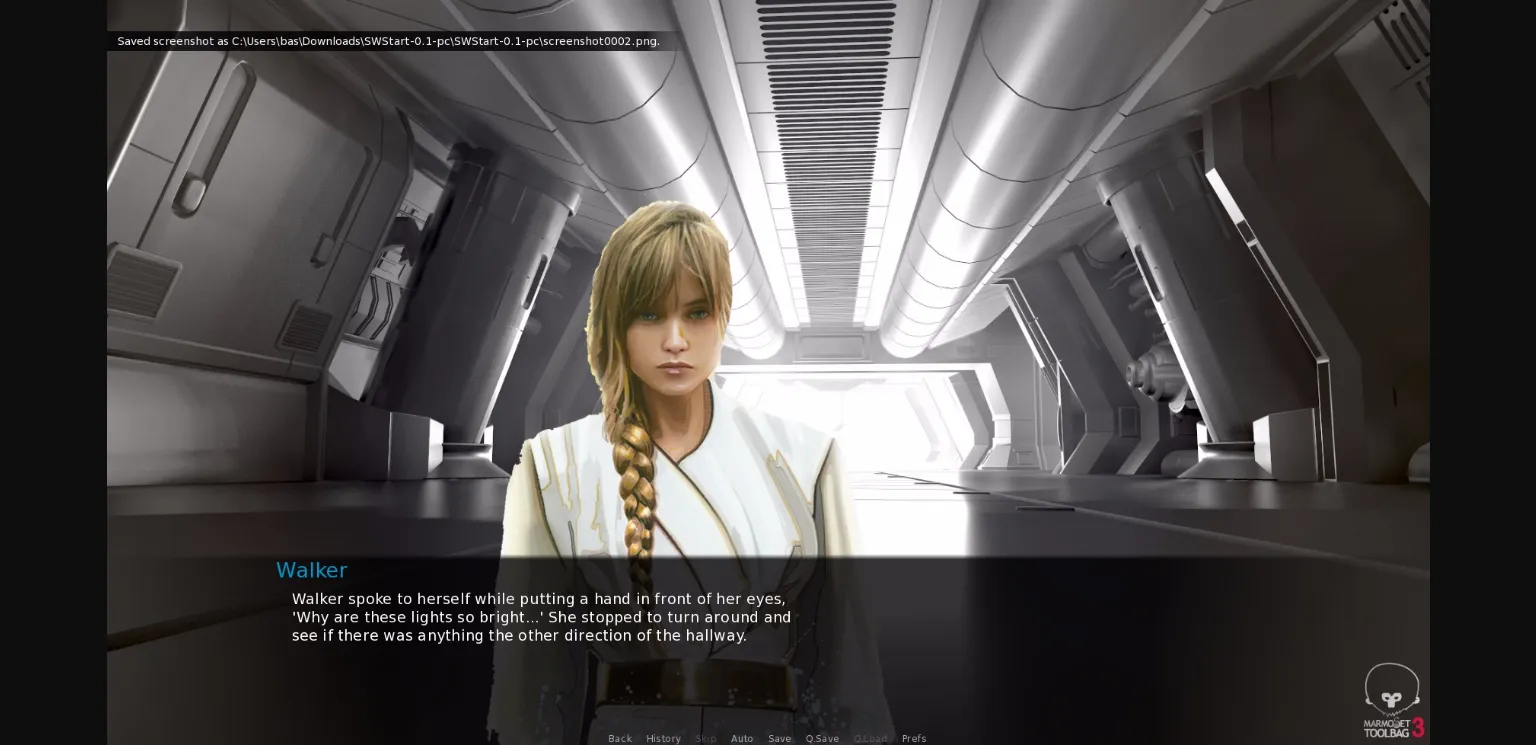Toggle Skip mode in the quick menu

click(x=705, y=738)
